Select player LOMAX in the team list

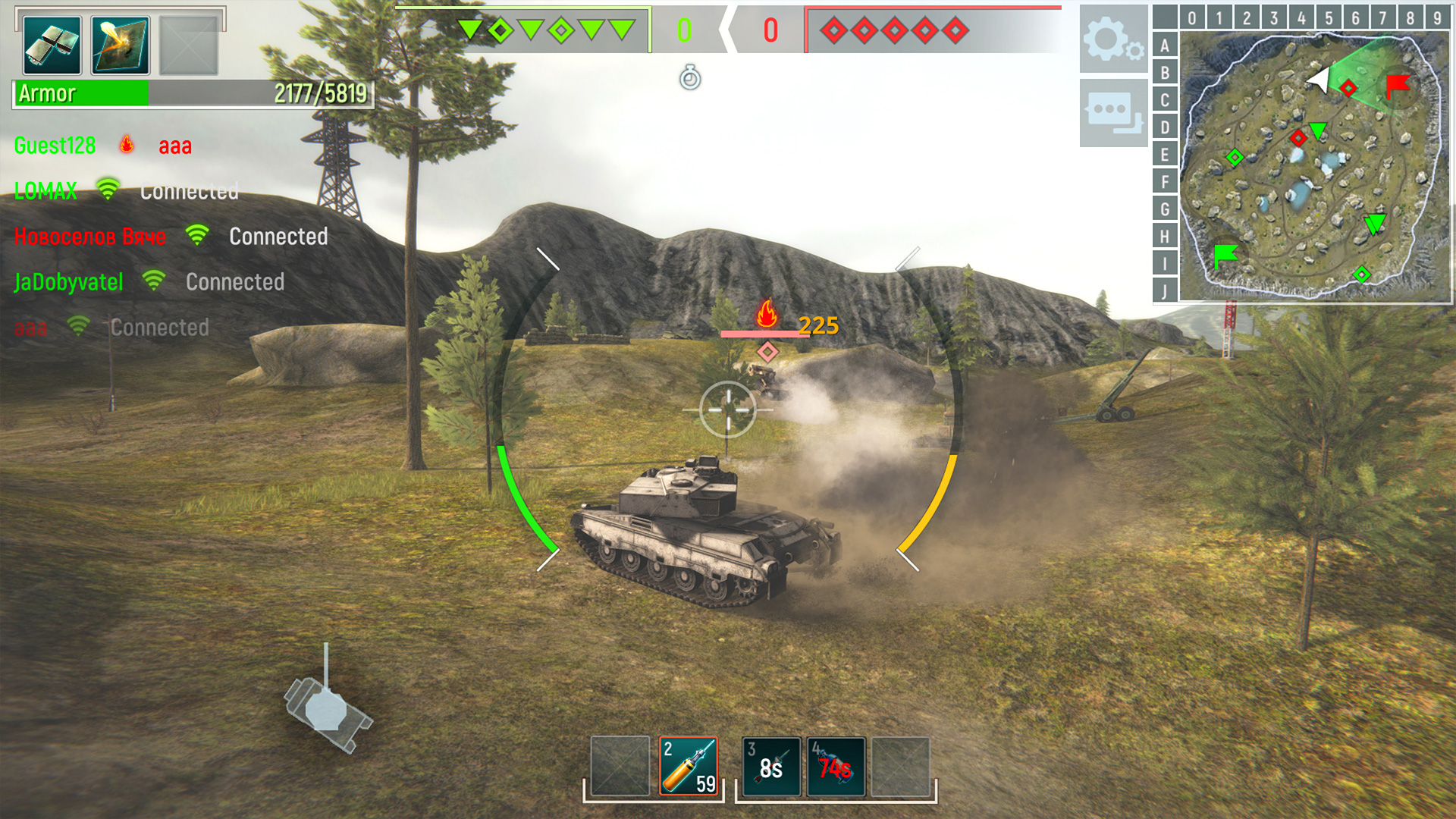(45, 191)
